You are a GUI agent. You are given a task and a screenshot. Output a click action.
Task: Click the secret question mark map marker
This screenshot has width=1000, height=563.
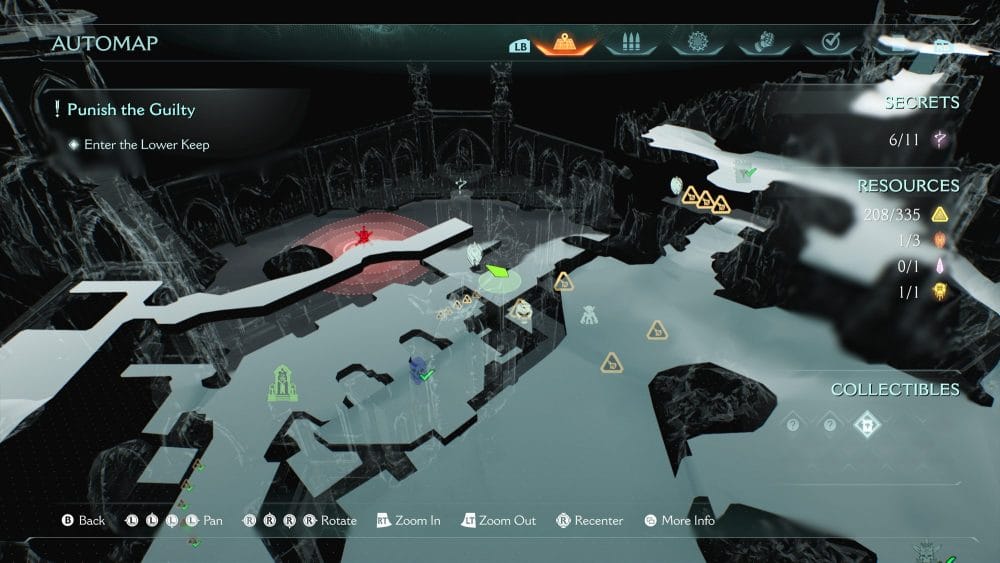460,184
